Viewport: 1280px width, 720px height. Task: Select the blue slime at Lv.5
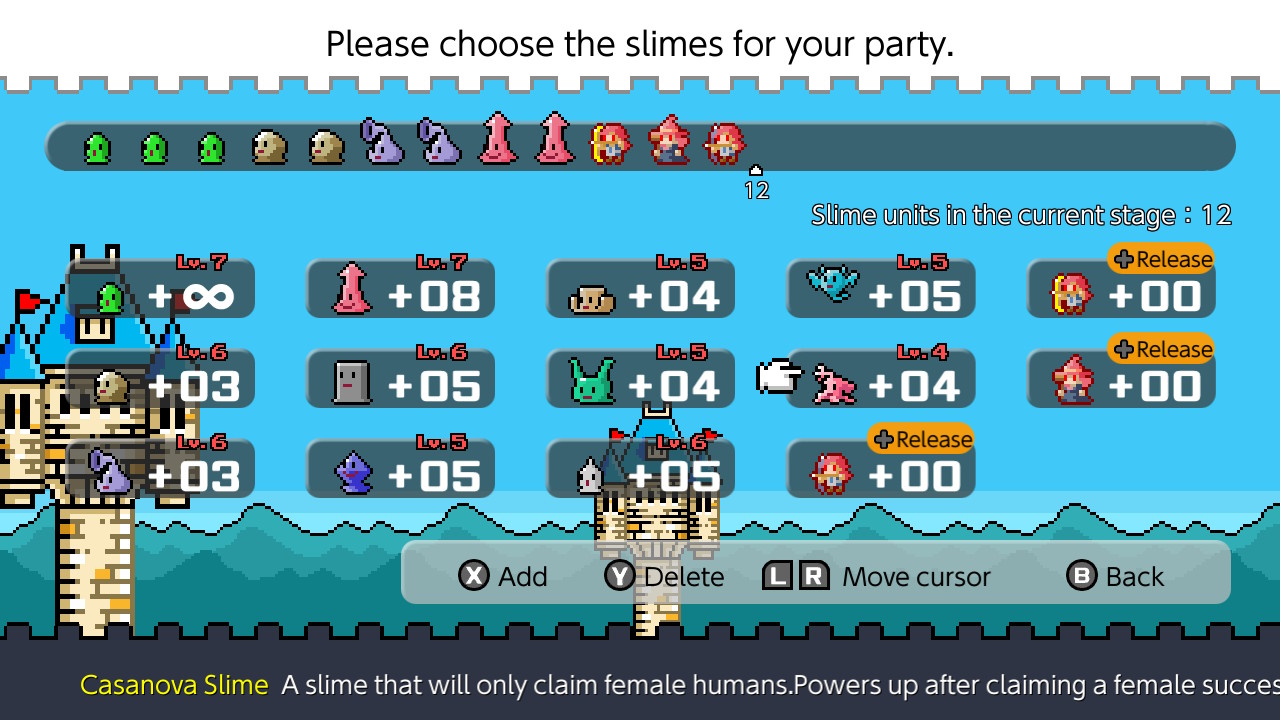pyautogui.click(x=400, y=470)
